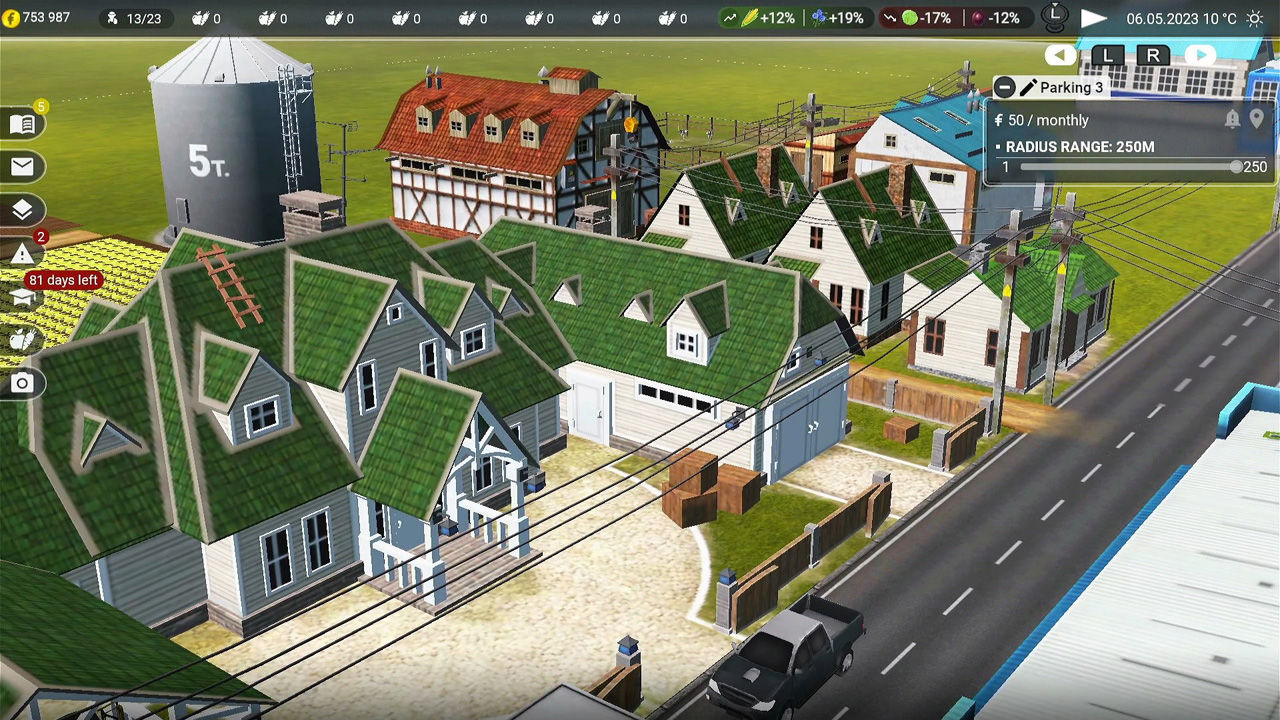Activate the camera photo mode
Image resolution: width=1280 pixels, height=720 pixels.
point(22,383)
